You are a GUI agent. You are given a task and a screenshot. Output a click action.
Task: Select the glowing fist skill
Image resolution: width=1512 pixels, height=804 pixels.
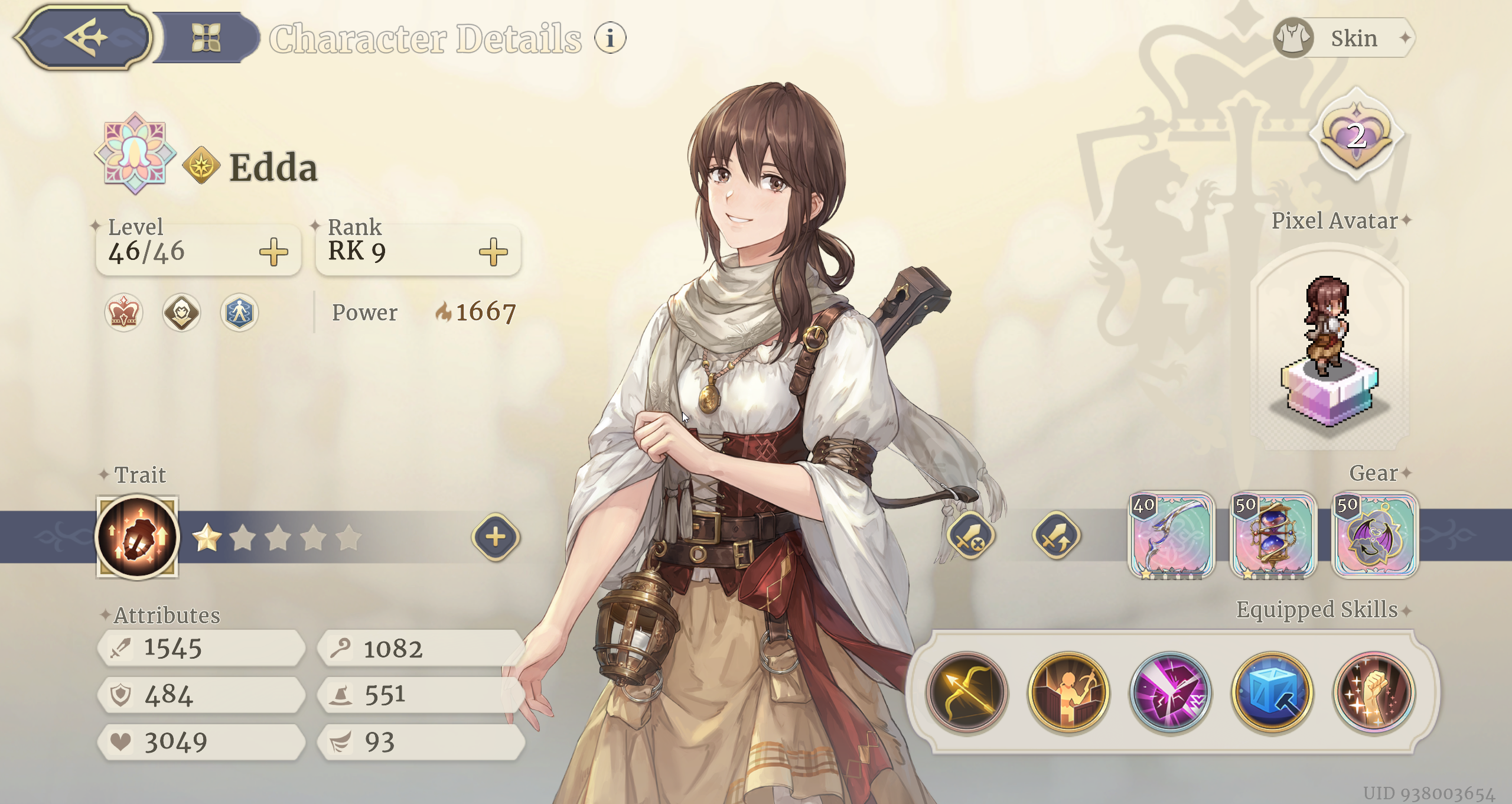tap(1374, 692)
